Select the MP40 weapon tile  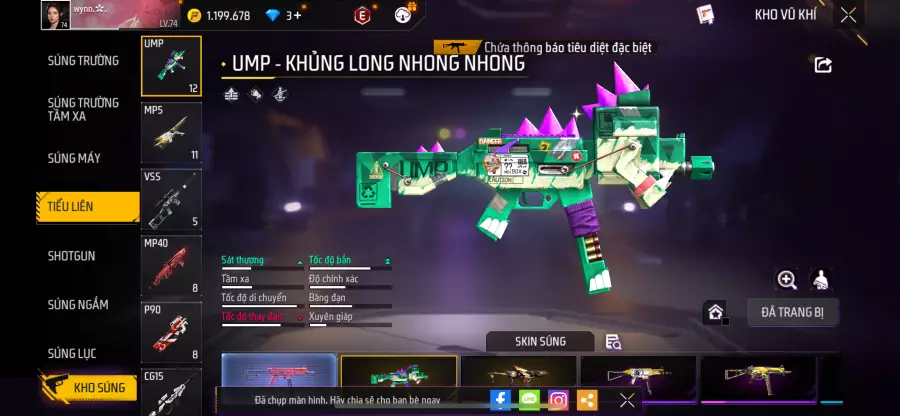pyautogui.click(x=171, y=265)
